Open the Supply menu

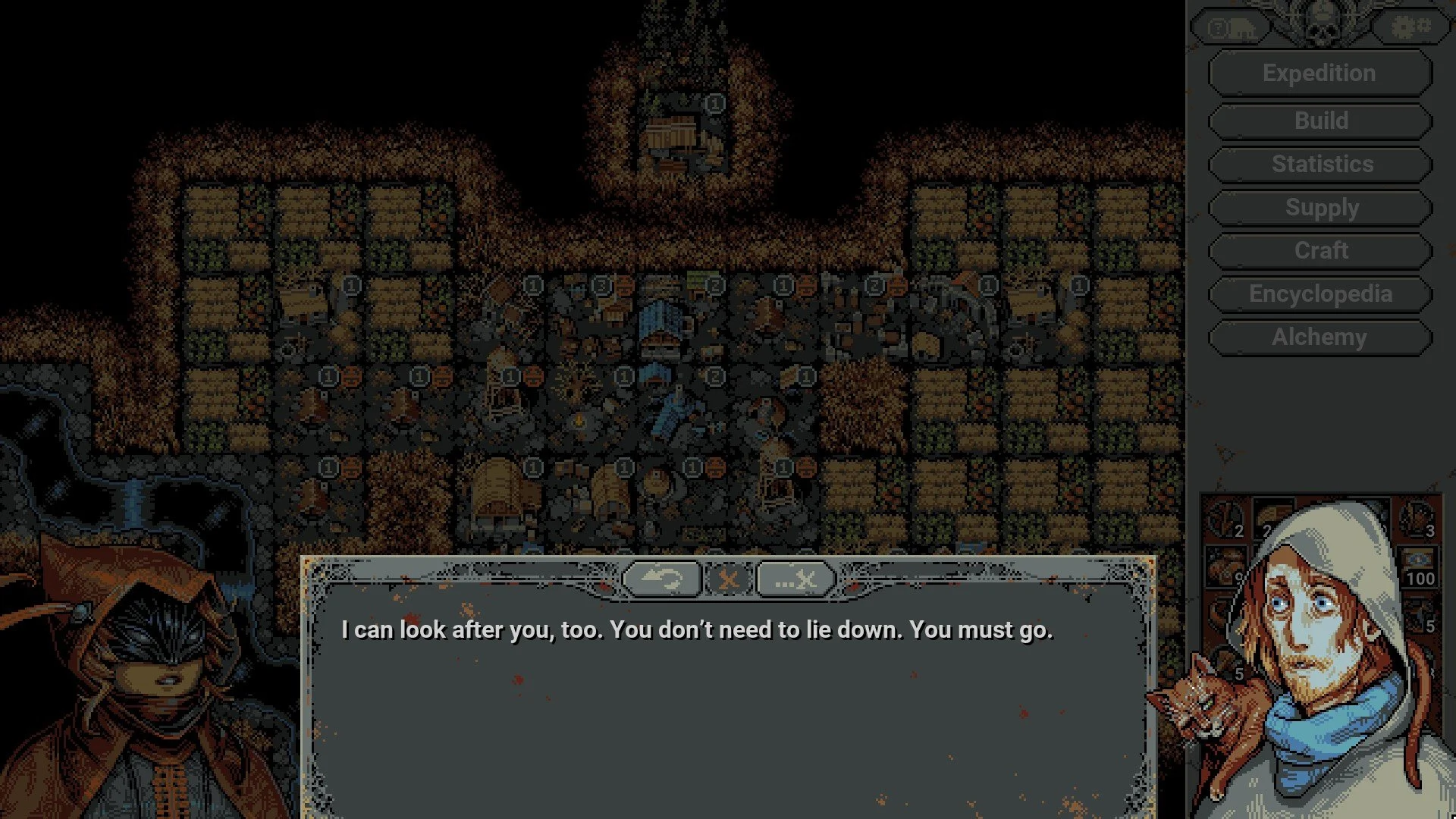point(1319,208)
